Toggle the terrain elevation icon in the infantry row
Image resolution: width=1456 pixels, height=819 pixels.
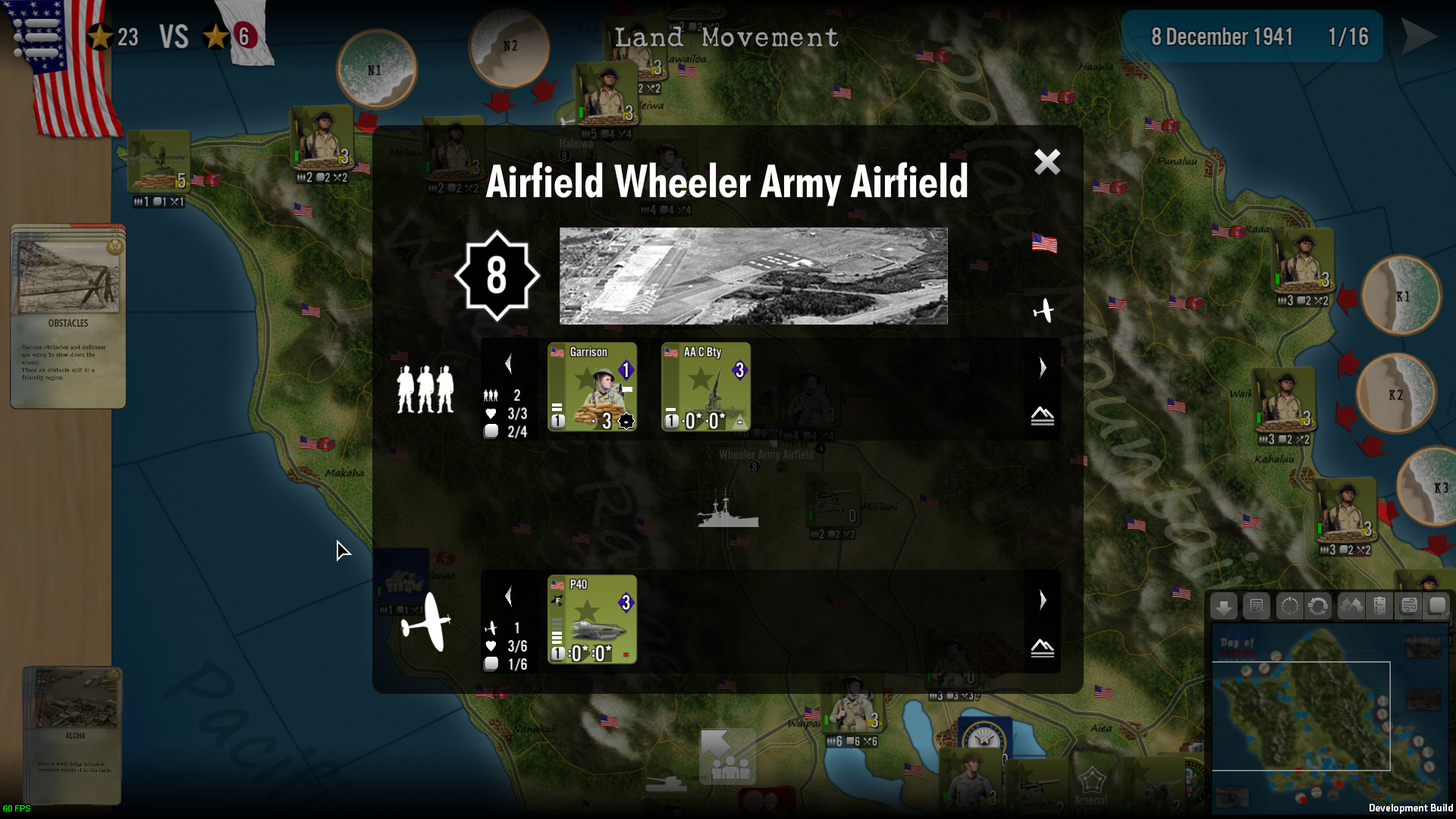(x=1043, y=416)
